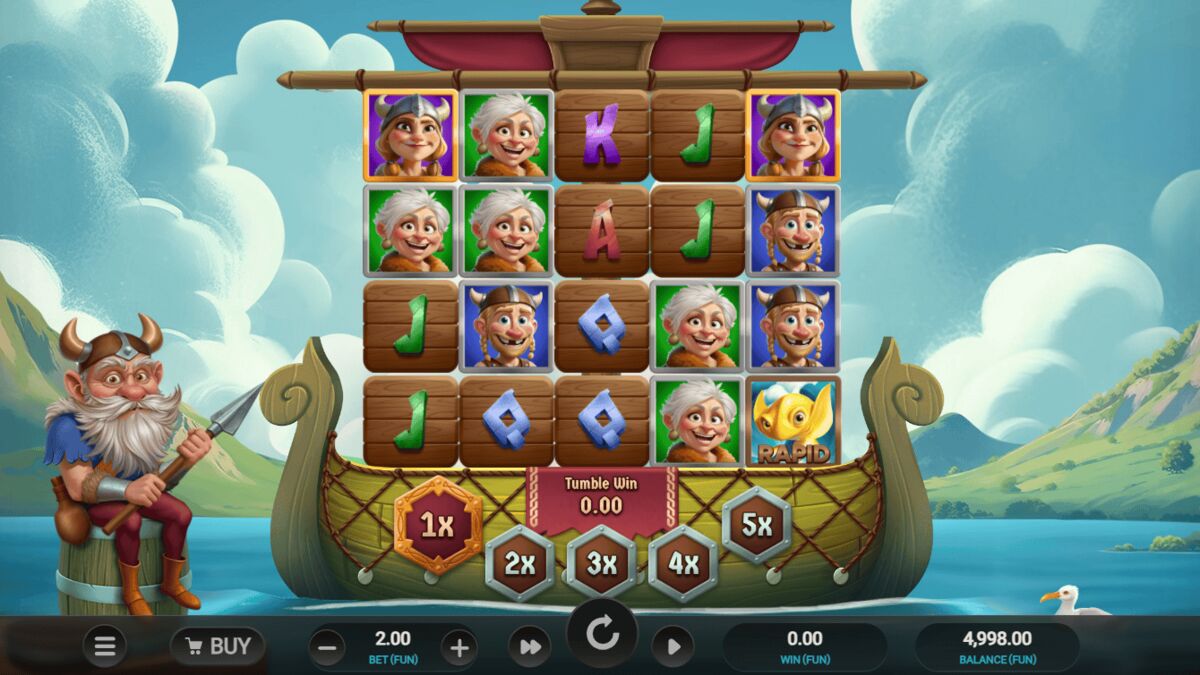This screenshot has width=1200, height=675.
Task: Start autoplay with the play button
Action: pos(673,647)
